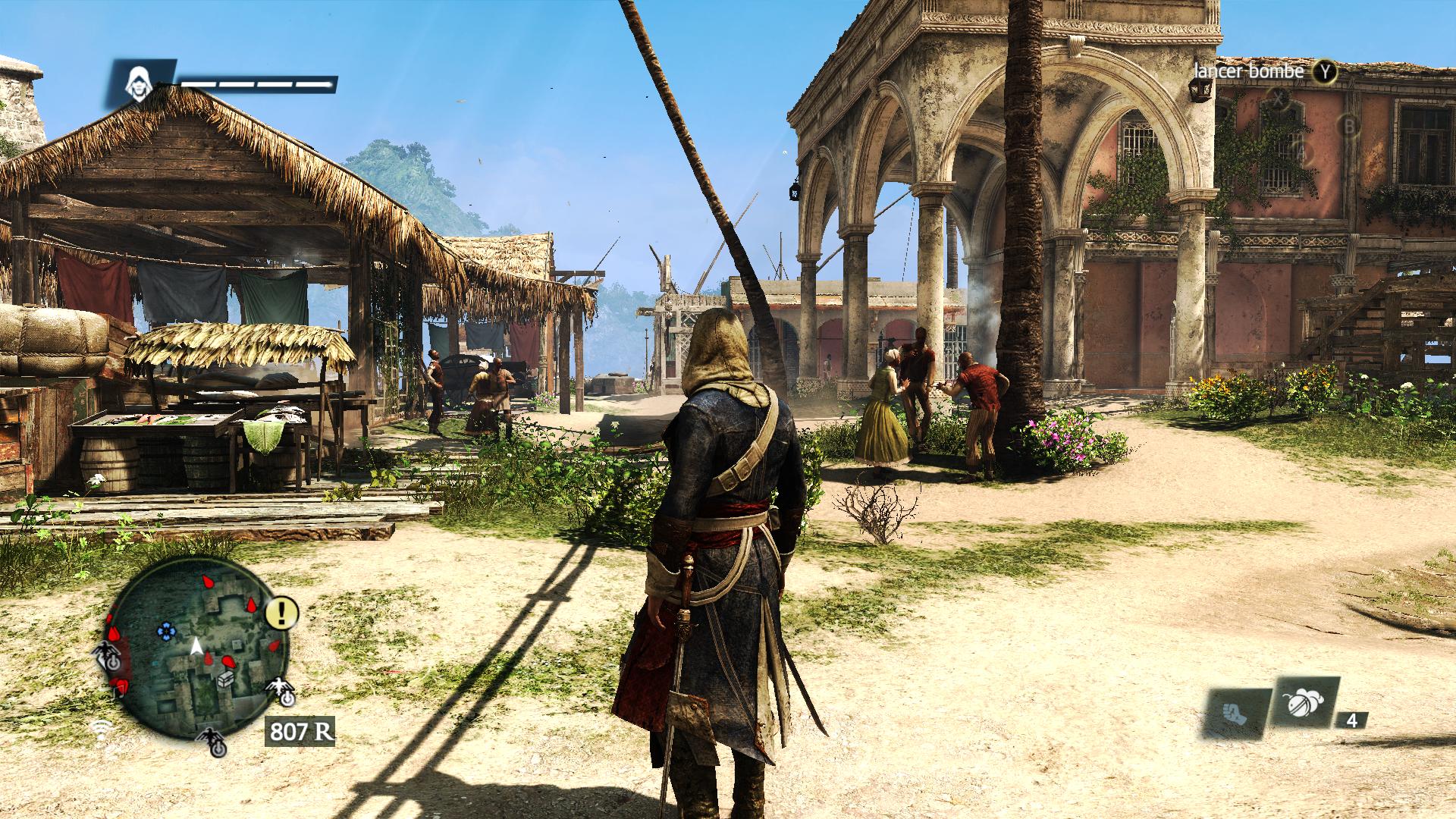Select the blue flower marker on minimap

click(x=165, y=629)
